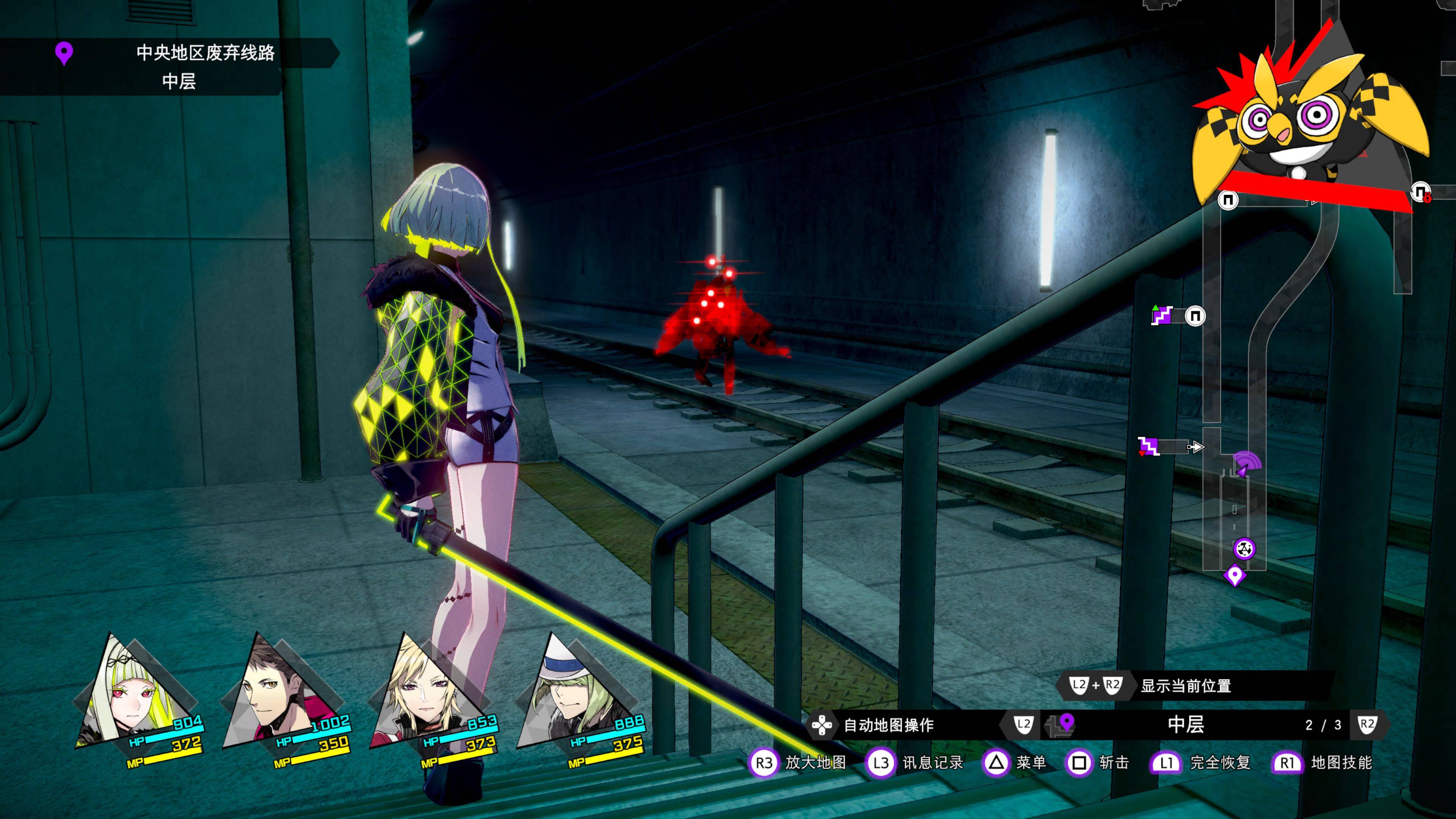
Task: Select the purple diamond location pin on the map
Action: pos(1235,576)
